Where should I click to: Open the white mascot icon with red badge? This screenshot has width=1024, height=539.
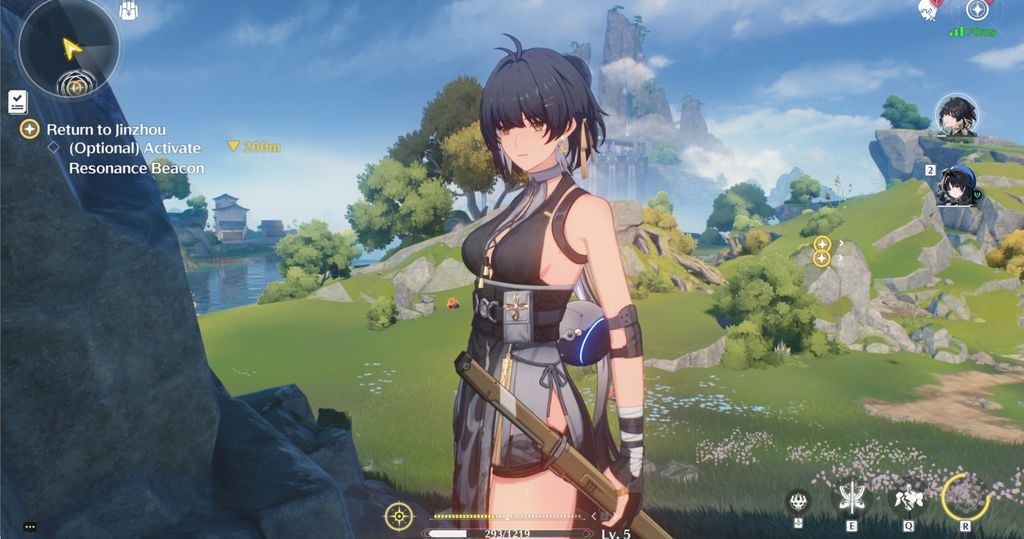coord(928,9)
